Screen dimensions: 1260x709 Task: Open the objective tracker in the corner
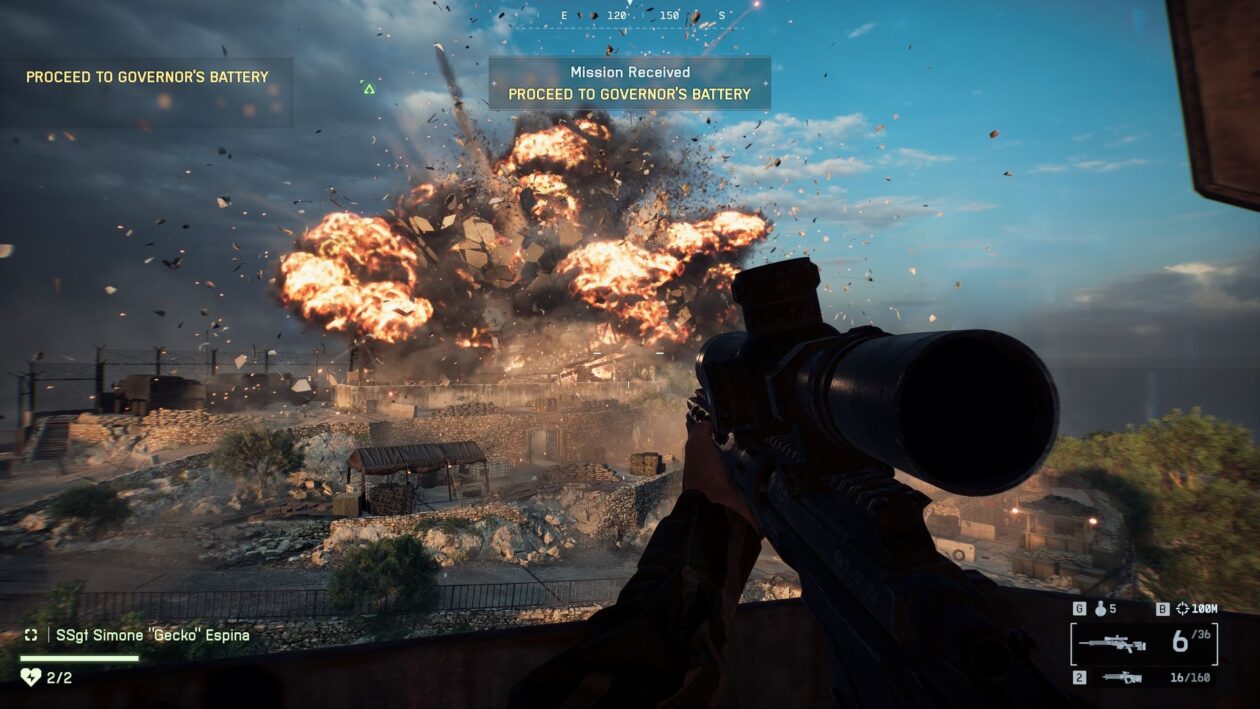click(147, 77)
